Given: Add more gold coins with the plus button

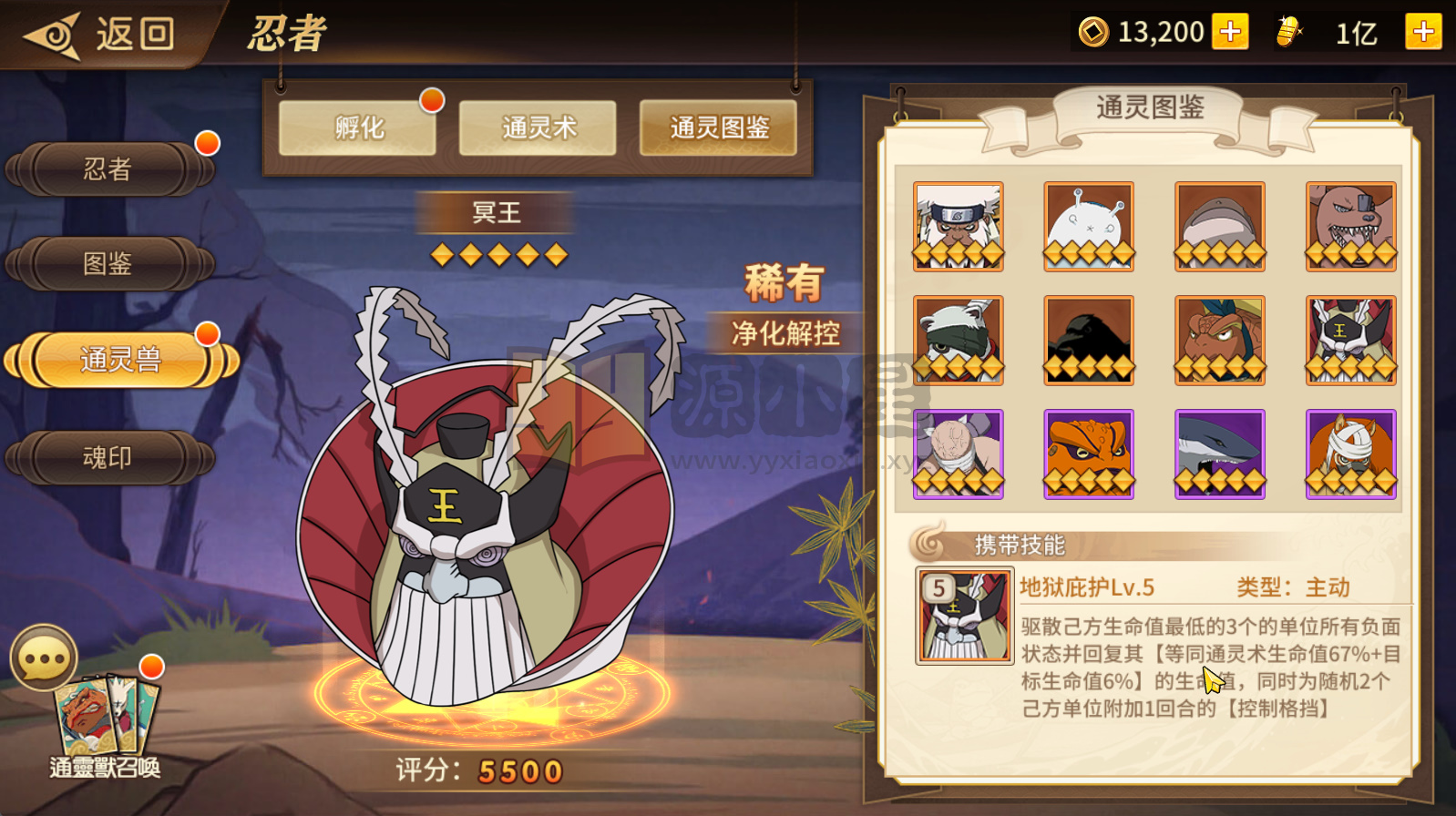Looking at the screenshot, I should [1230, 33].
